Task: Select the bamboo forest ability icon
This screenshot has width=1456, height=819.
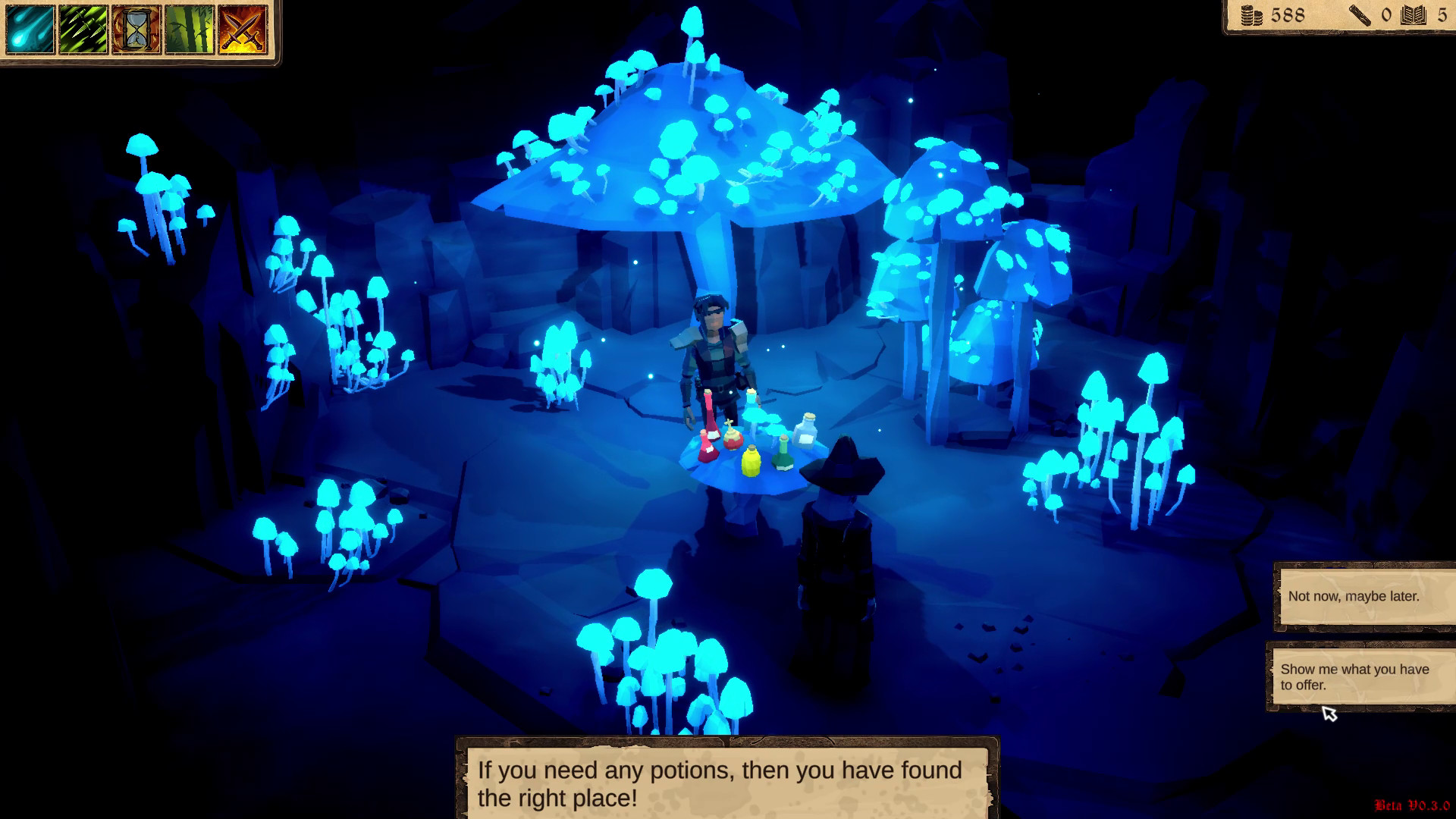Action: (190, 30)
